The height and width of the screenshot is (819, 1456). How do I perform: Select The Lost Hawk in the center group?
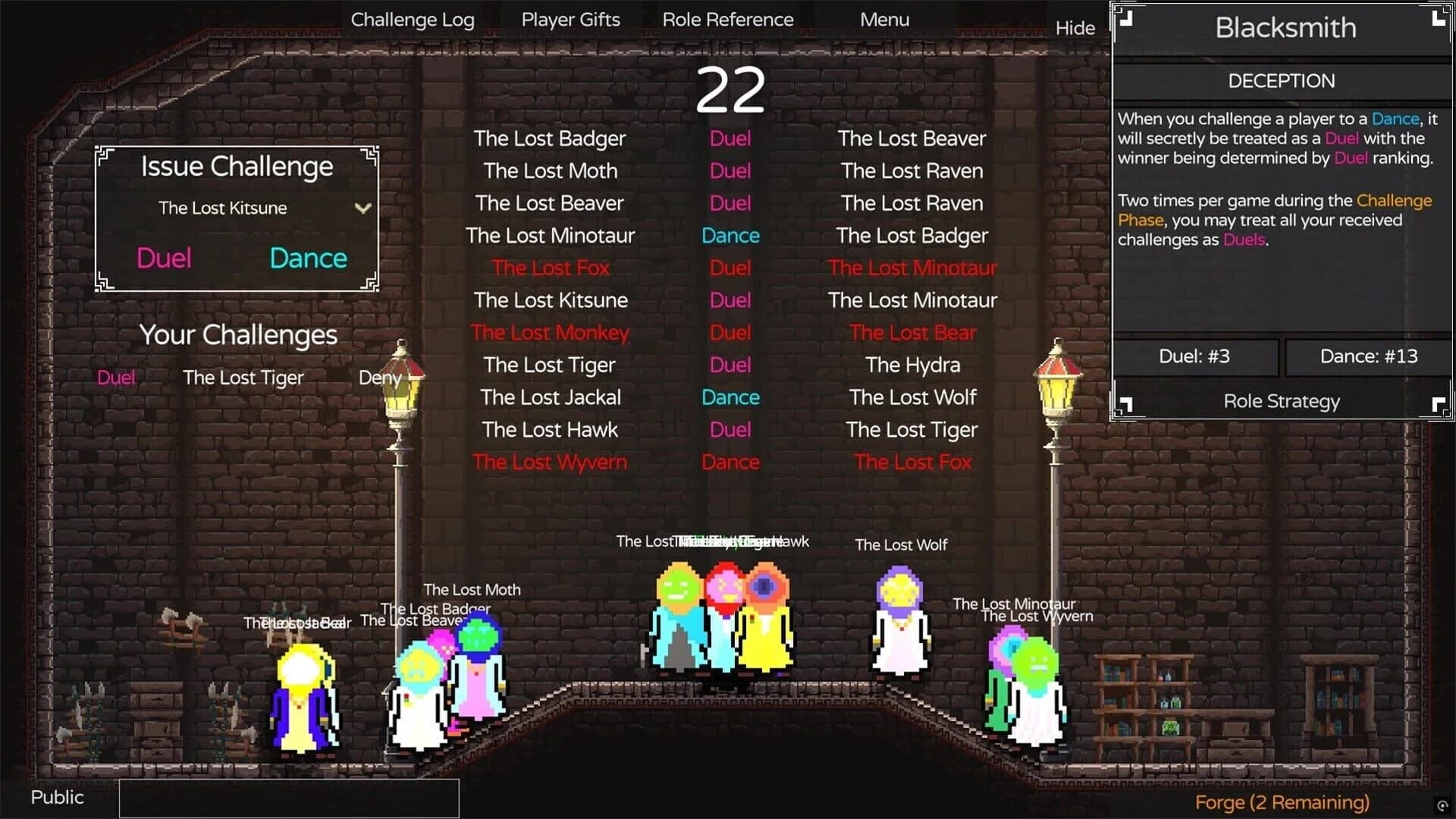pyautogui.click(x=766, y=629)
